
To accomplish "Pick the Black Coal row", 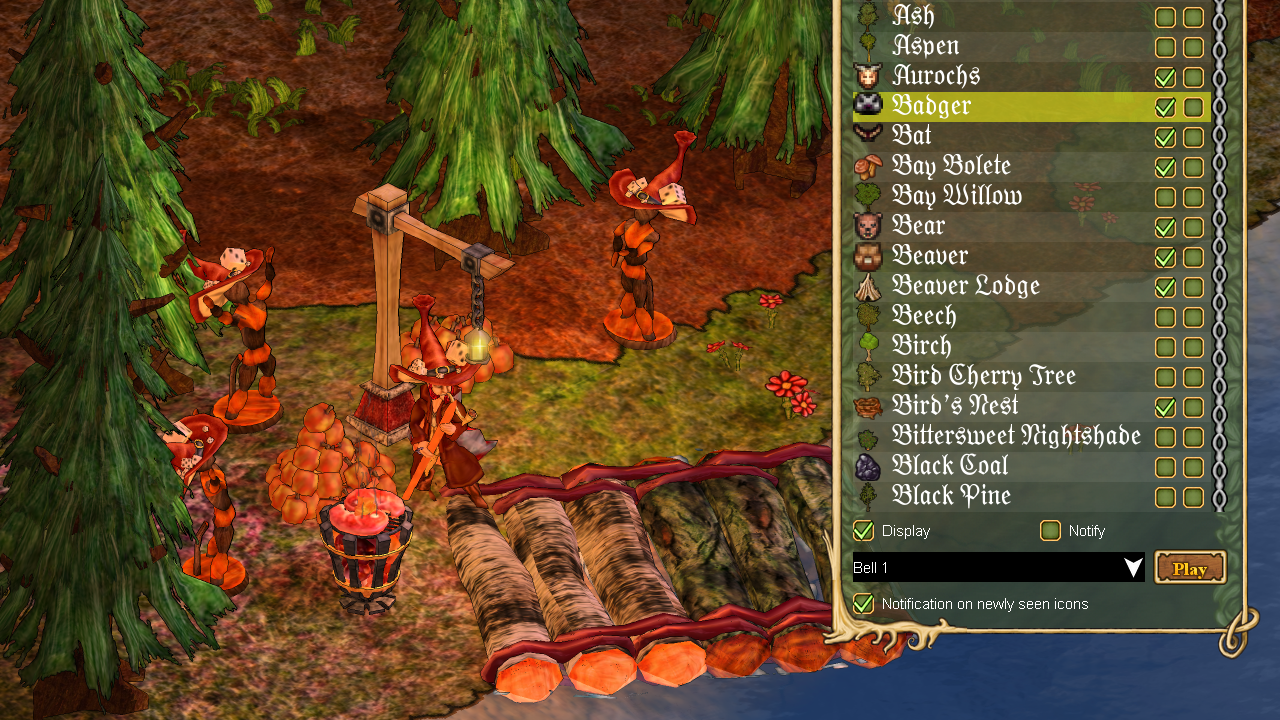I will (x=950, y=466).
